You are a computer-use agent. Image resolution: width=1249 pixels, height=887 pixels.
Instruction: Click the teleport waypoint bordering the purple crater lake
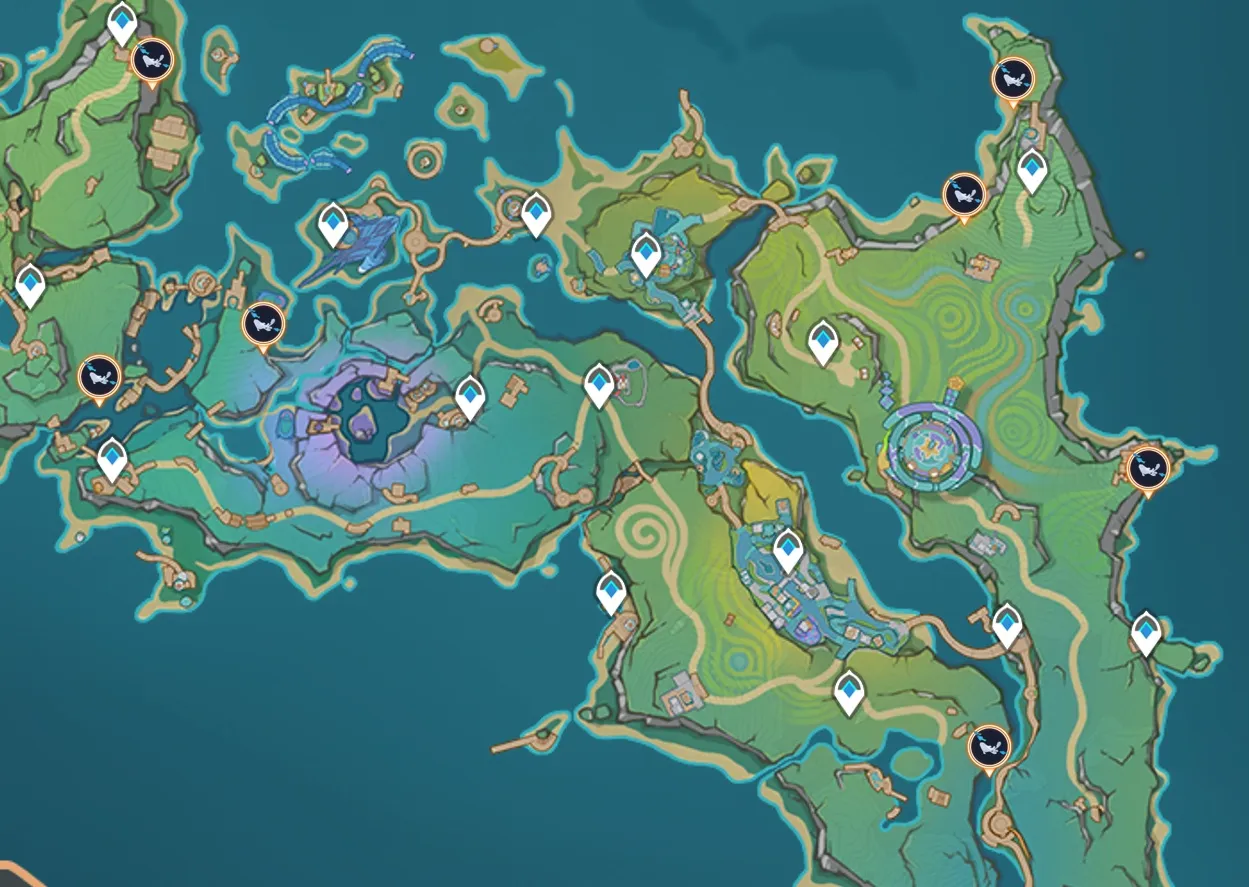point(470,396)
